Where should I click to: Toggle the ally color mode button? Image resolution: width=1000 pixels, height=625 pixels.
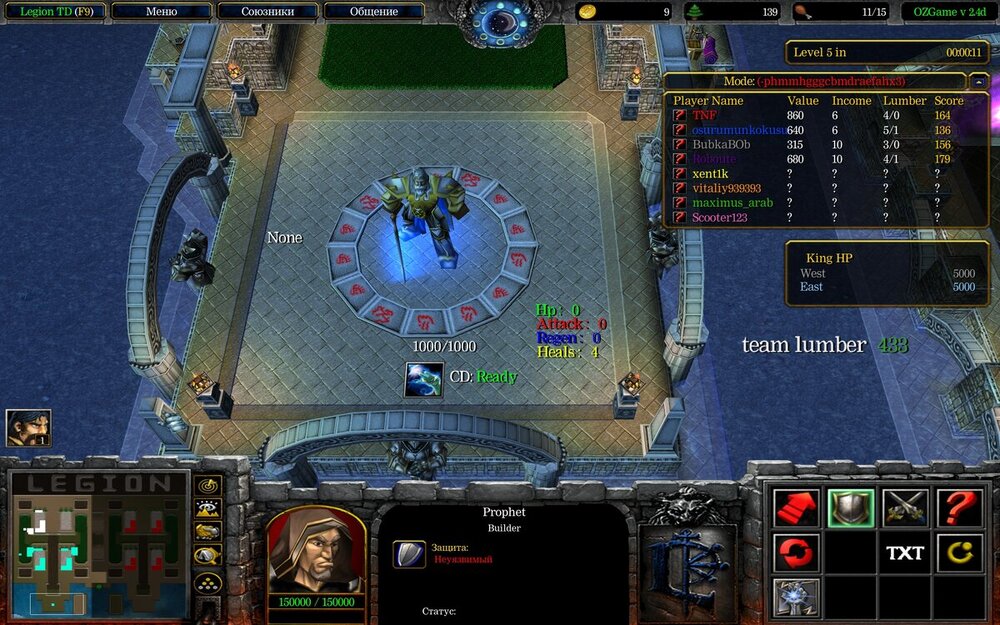point(208,531)
